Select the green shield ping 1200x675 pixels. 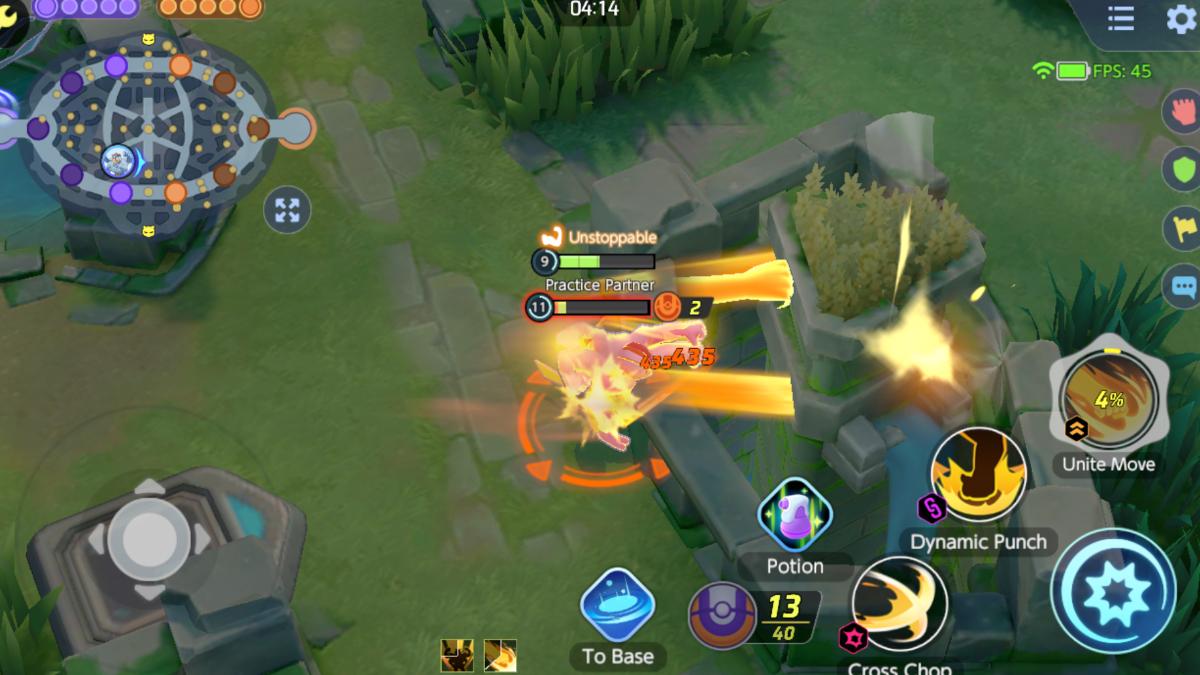1184,168
